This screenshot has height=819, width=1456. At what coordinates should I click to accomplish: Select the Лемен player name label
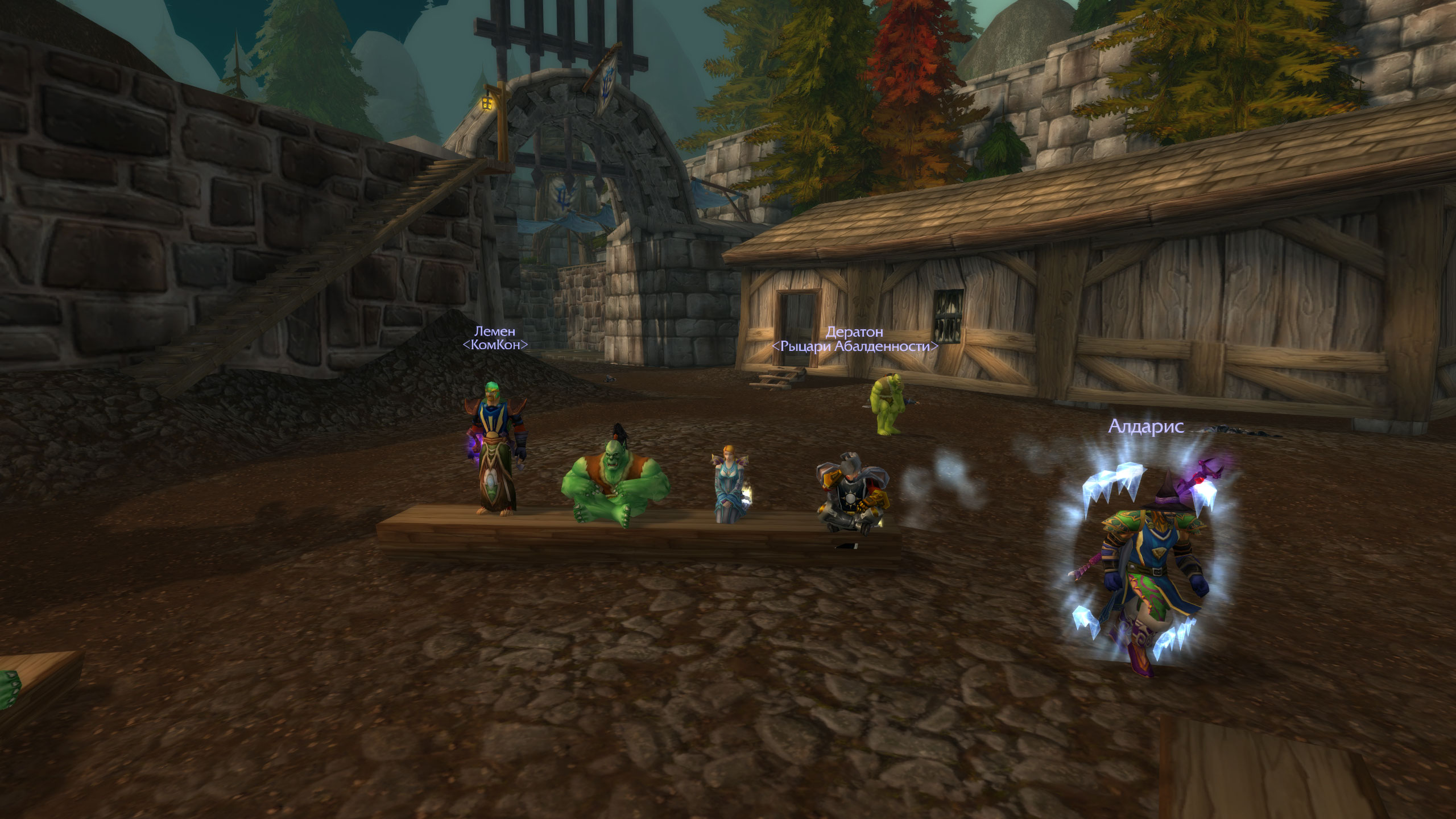[x=495, y=331]
